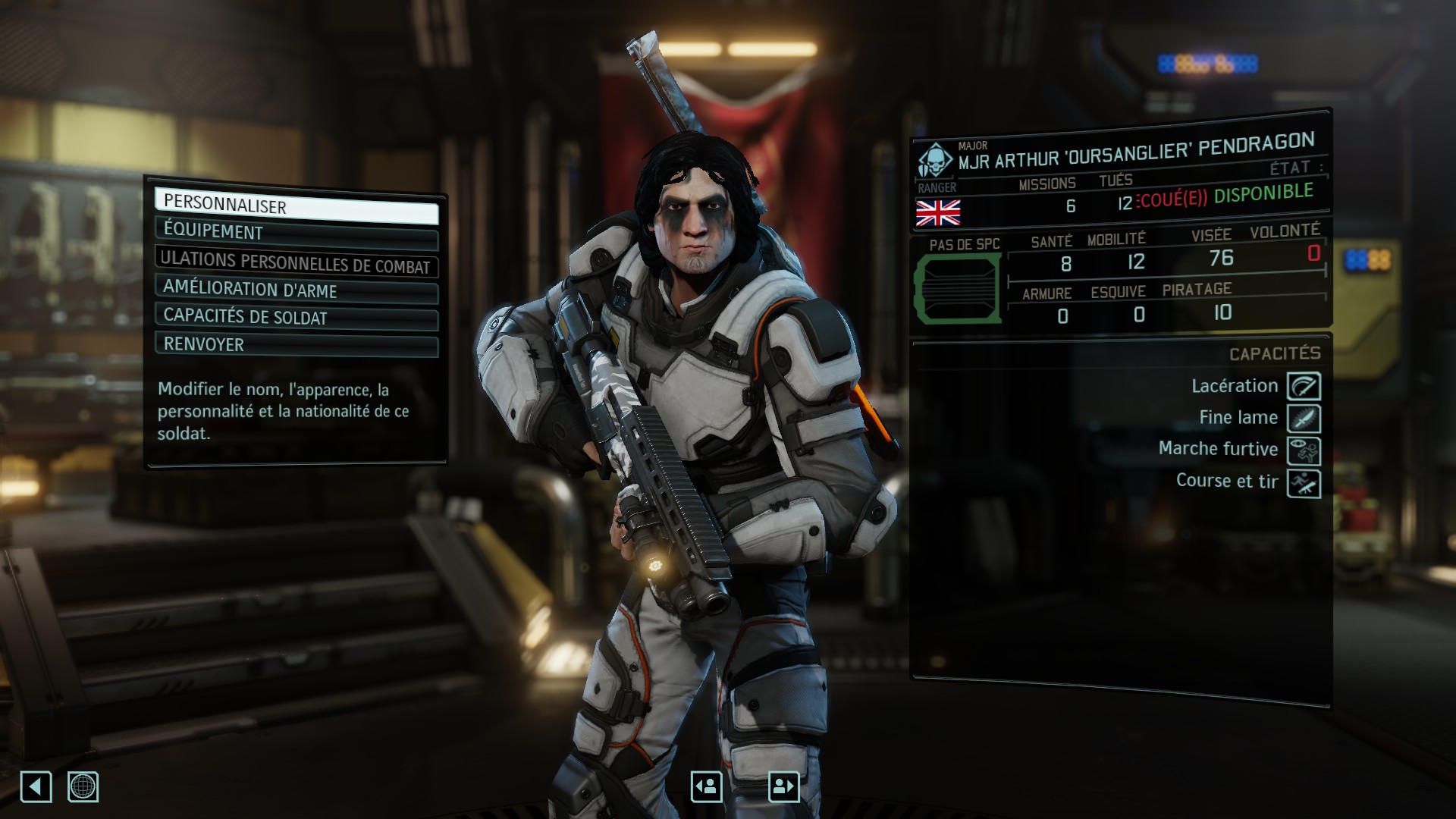Image resolution: width=1456 pixels, height=819 pixels.
Task: Choose Amélioration d'arme
Action: click(x=296, y=290)
